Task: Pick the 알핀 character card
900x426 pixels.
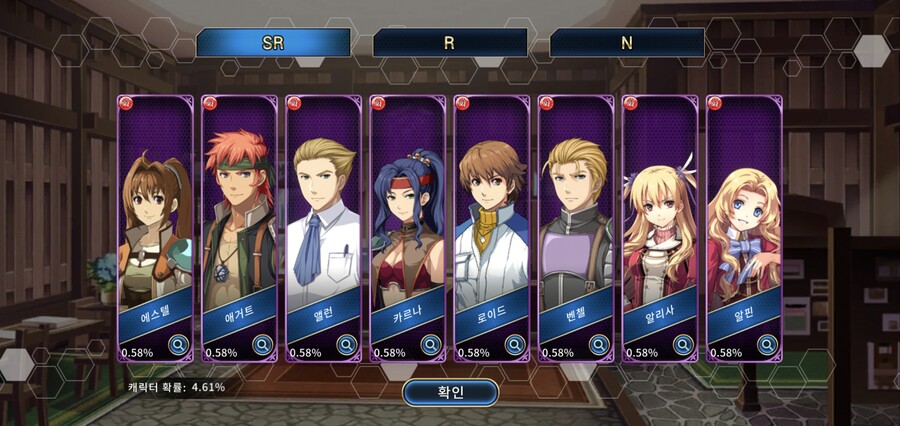Action: (x=743, y=220)
